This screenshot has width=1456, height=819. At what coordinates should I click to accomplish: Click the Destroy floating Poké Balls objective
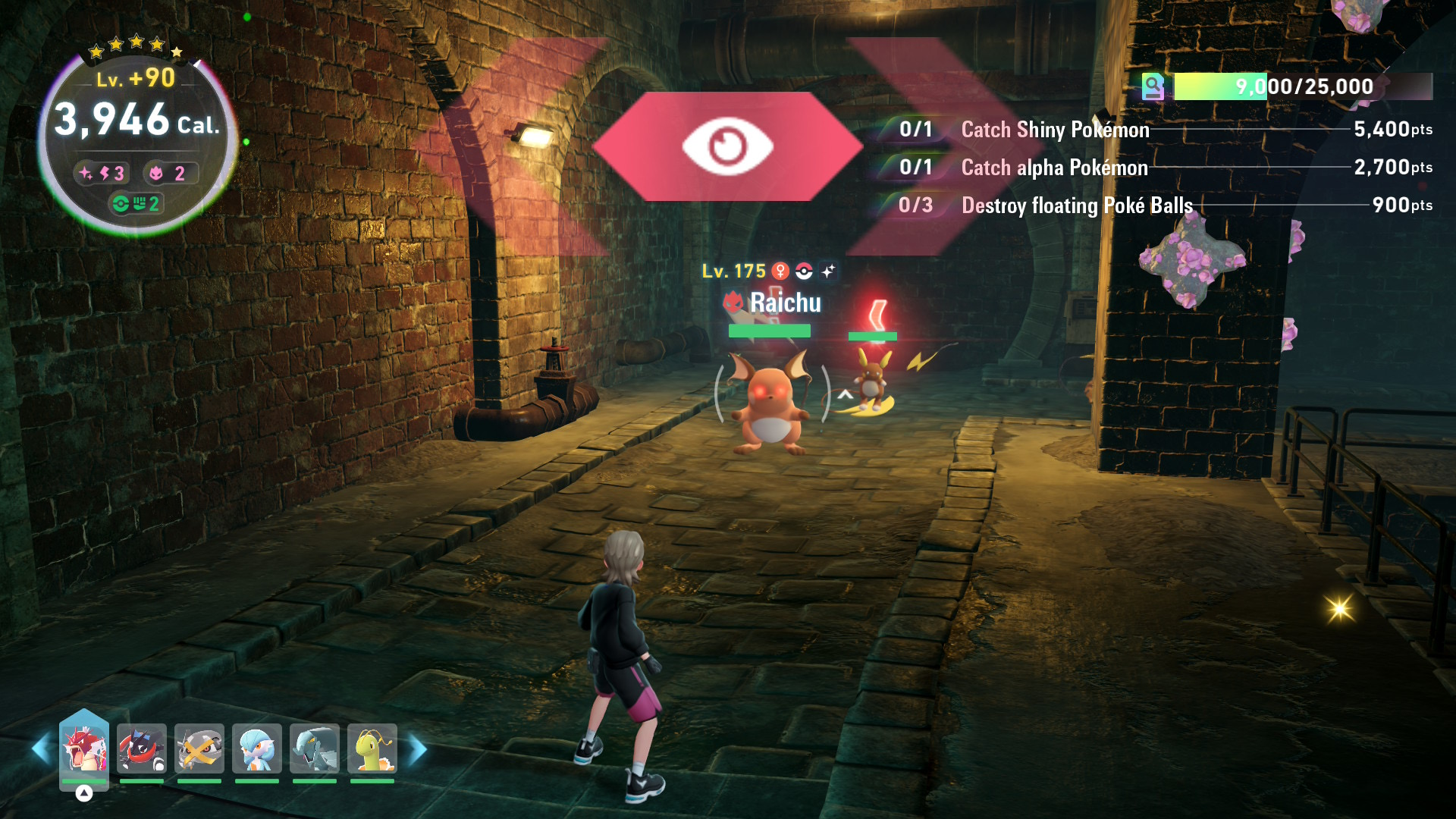1076,206
